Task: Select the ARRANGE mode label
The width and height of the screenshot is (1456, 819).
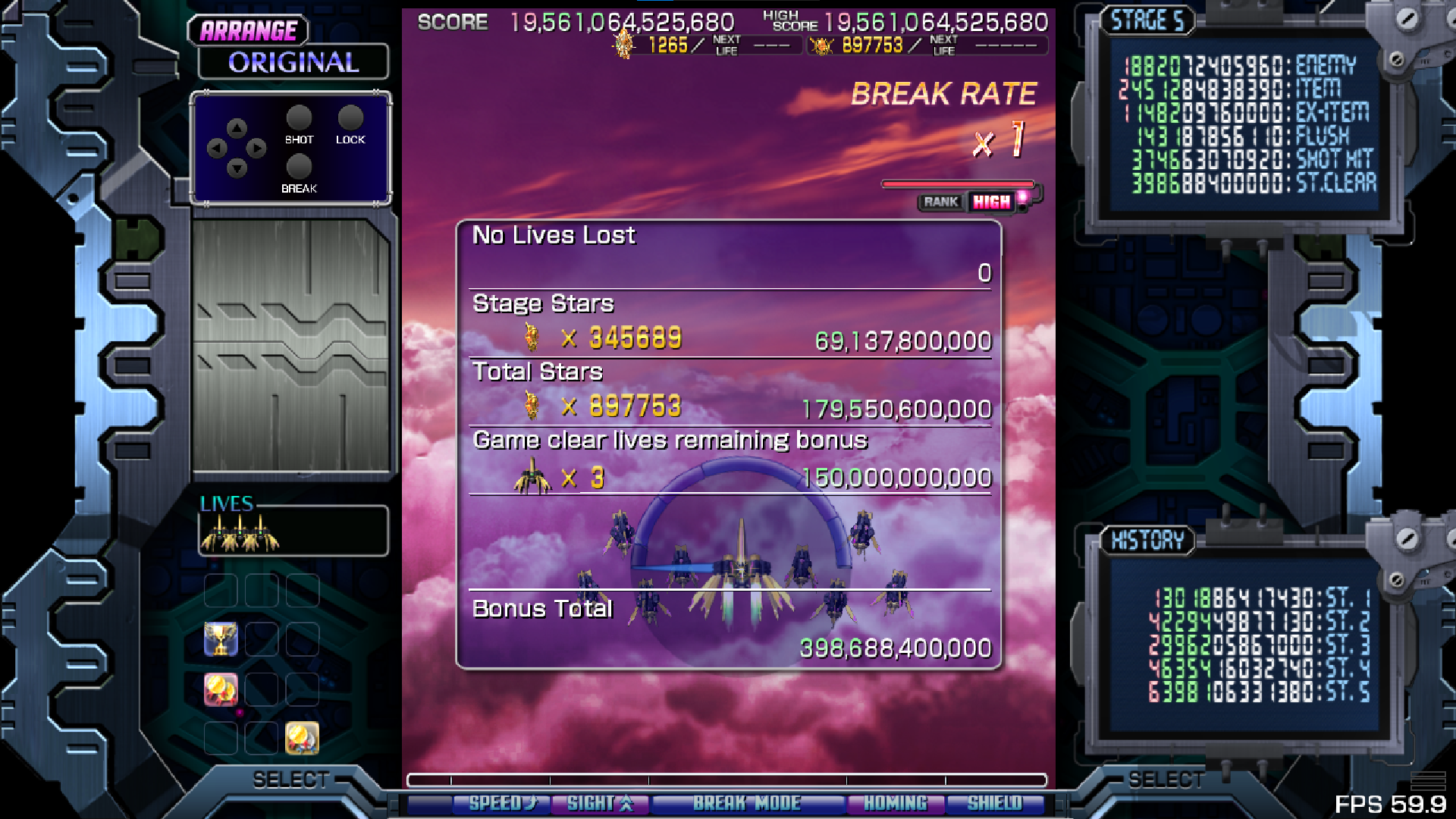Action: (248, 31)
